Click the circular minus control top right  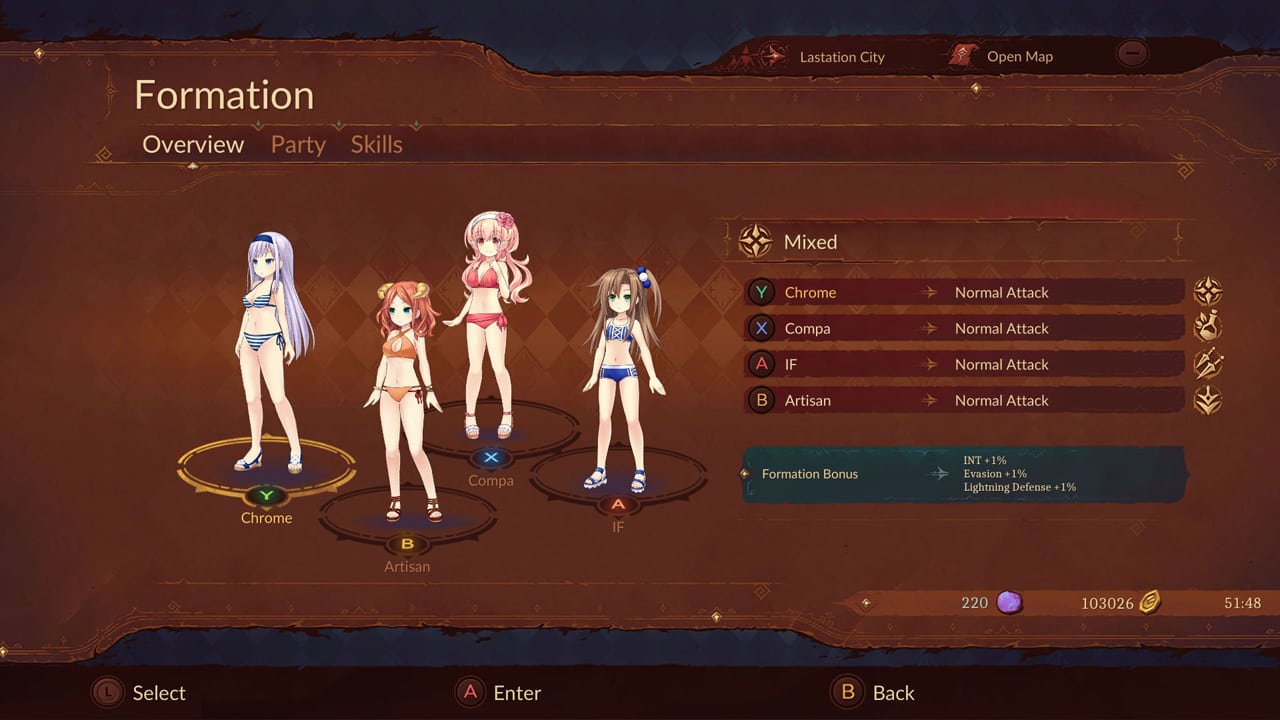click(1131, 53)
